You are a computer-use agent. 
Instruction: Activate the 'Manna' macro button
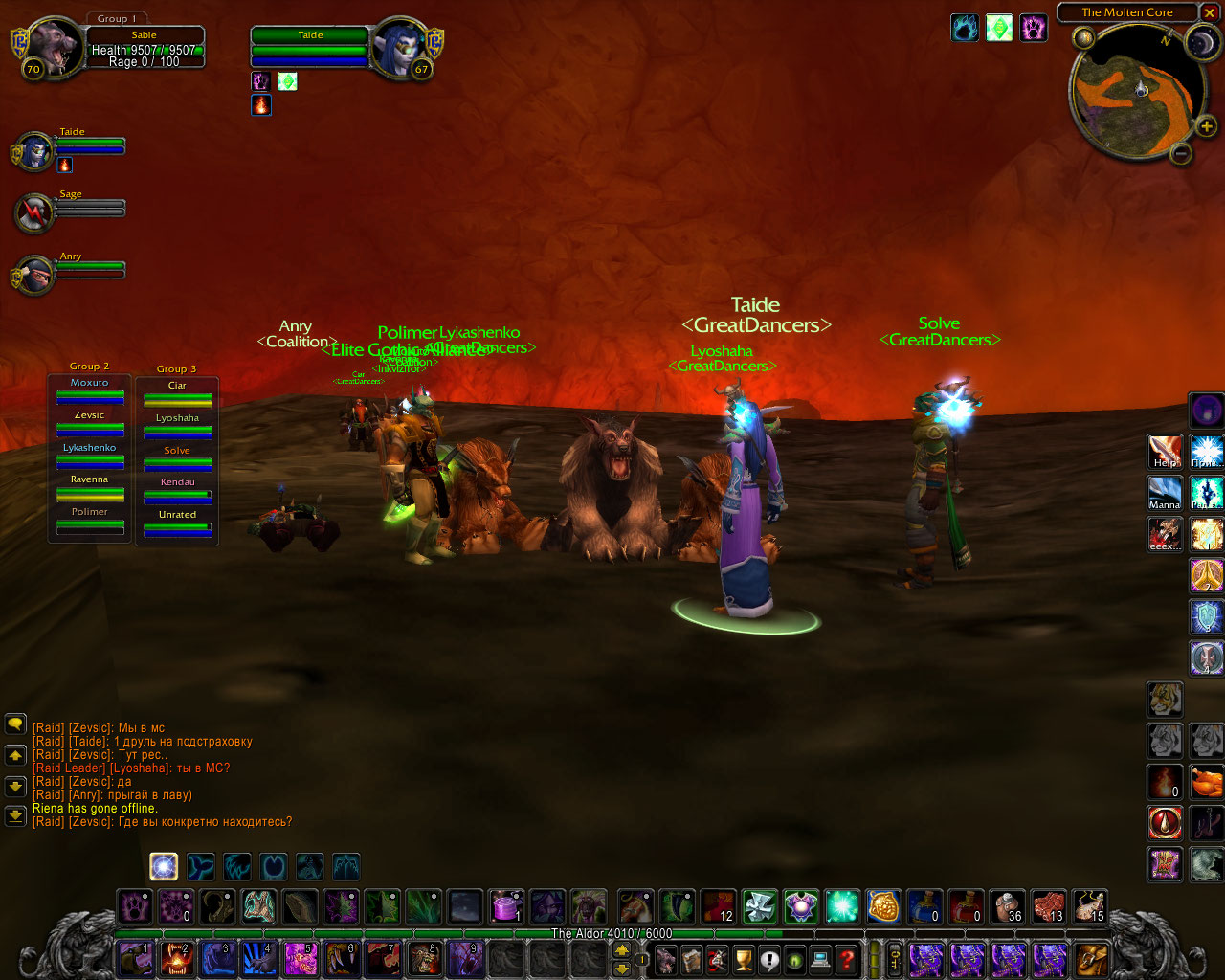pos(1165,494)
